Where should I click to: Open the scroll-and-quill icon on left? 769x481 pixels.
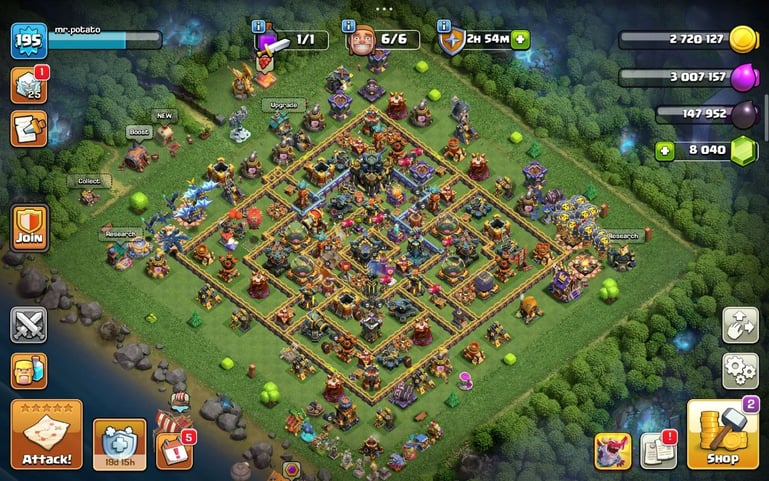point(28,129)
